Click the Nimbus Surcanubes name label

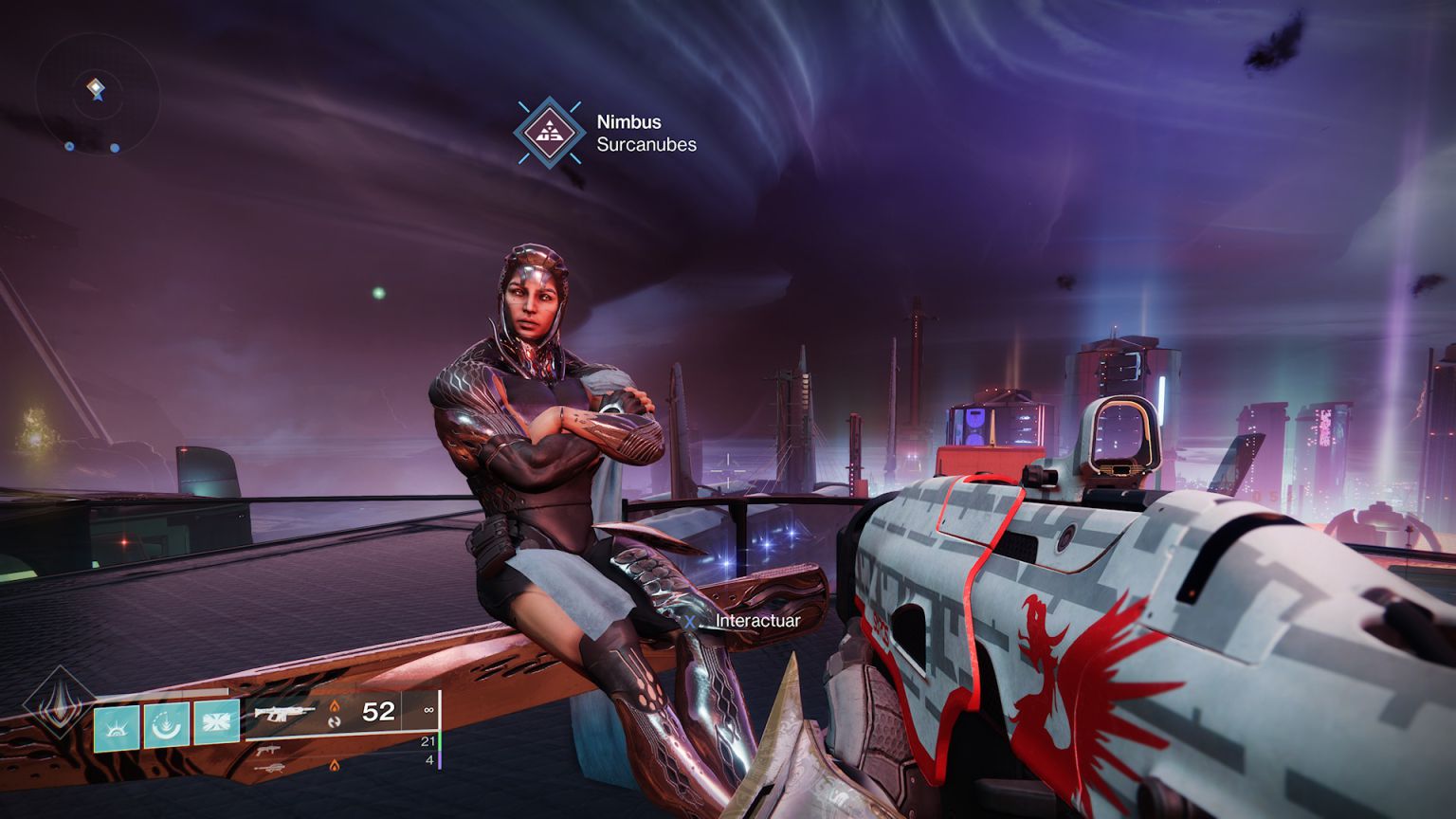(x=645, y=133)
